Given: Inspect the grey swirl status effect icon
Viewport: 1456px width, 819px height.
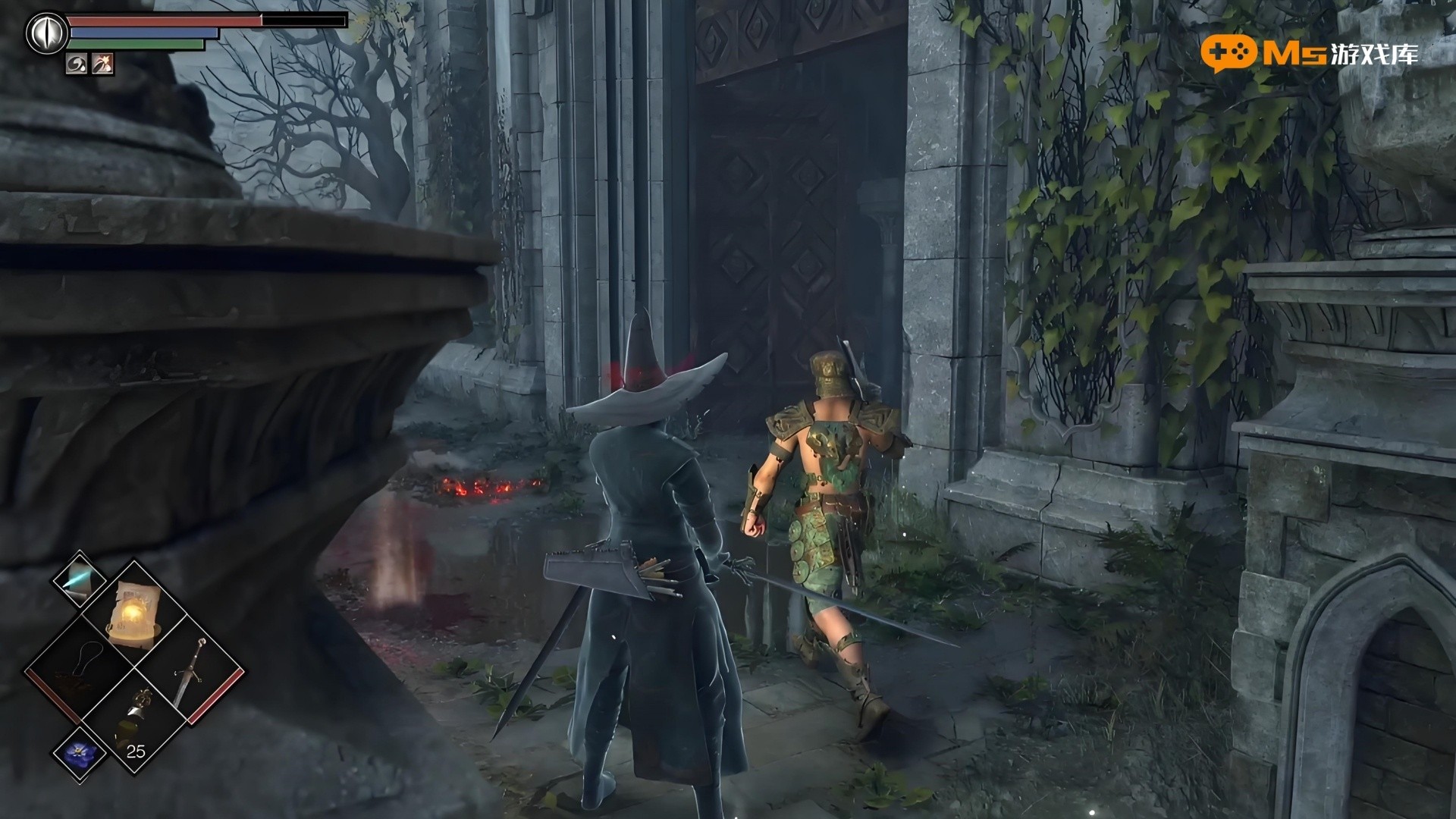Looking at the screenshot, I should click(x=77, y=65).
